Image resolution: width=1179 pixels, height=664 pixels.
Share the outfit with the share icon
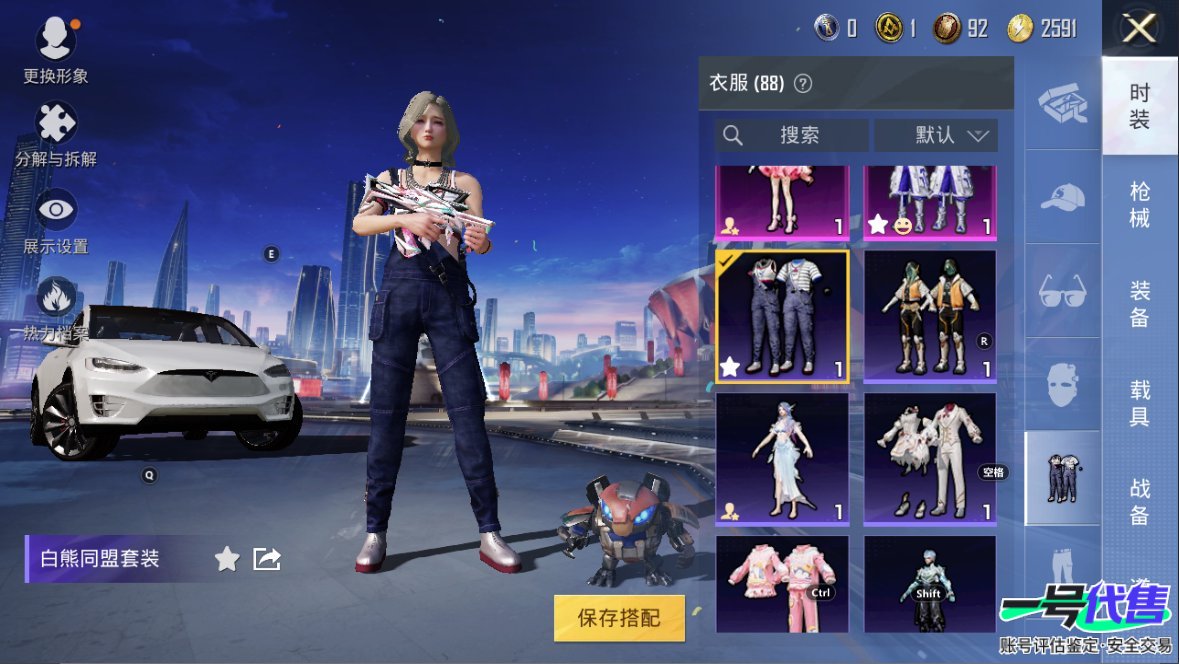(267, 559)
